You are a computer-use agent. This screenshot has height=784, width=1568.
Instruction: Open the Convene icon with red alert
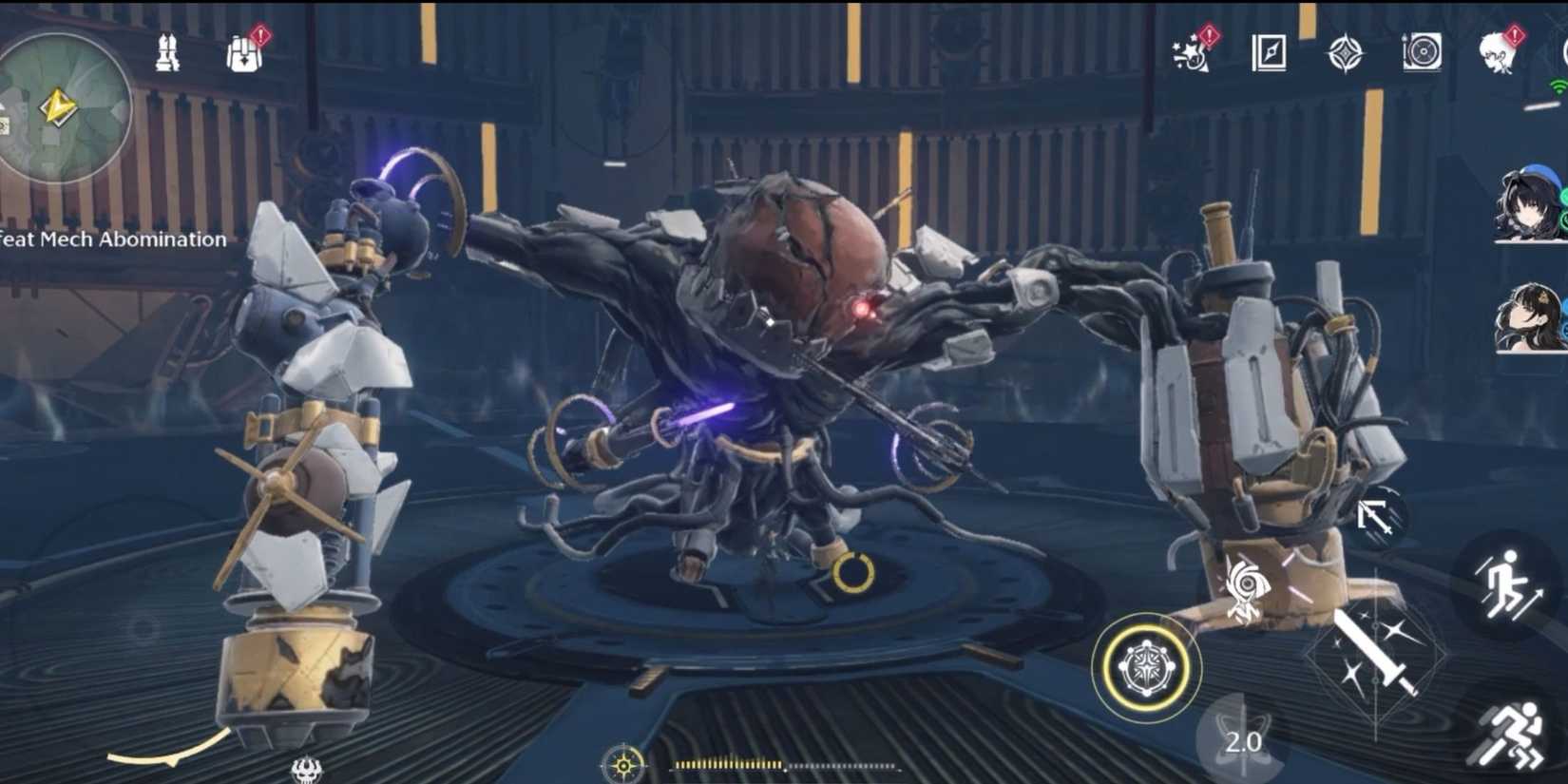(1190, 55)
